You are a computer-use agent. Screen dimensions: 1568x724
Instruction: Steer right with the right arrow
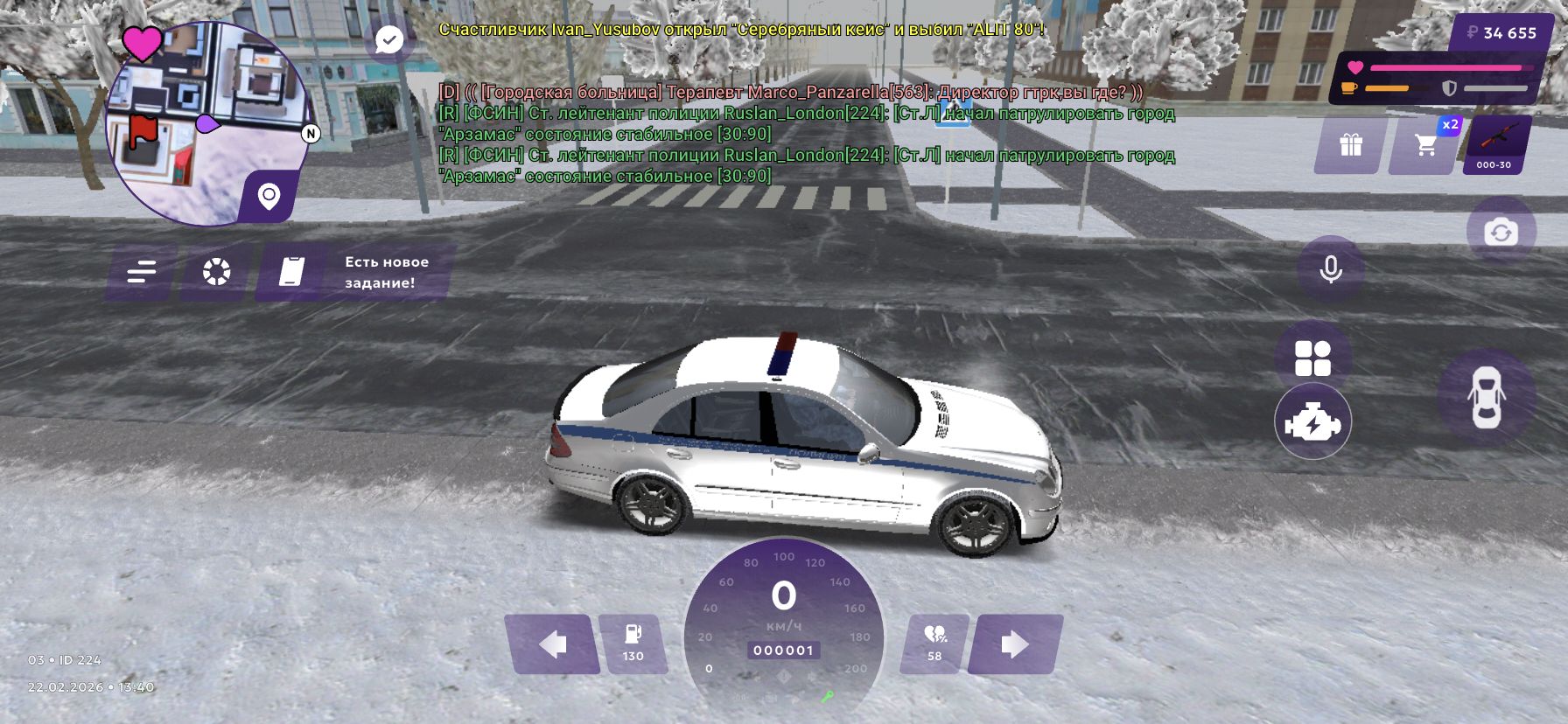[1015, 645]
